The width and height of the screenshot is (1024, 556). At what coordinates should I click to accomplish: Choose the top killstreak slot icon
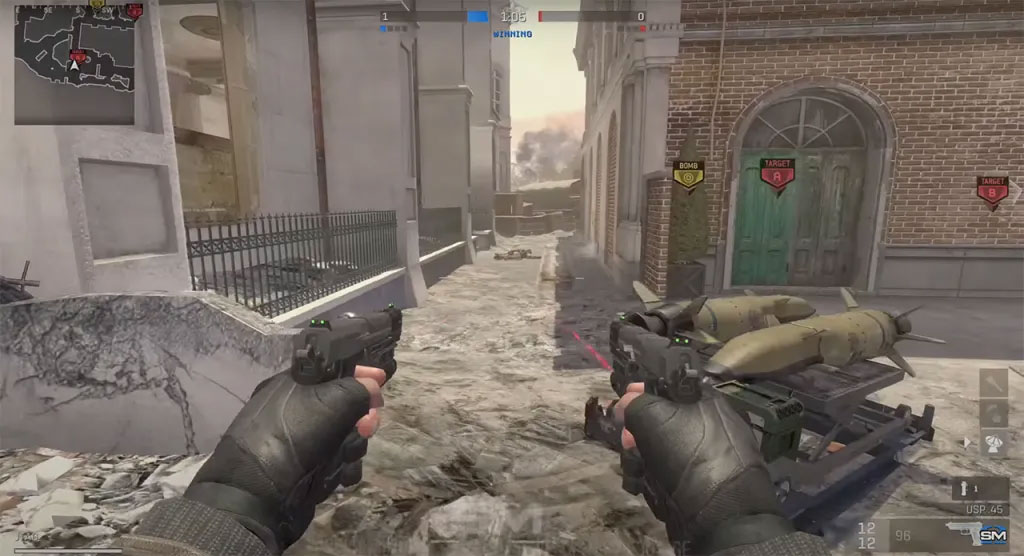[994, 382]
